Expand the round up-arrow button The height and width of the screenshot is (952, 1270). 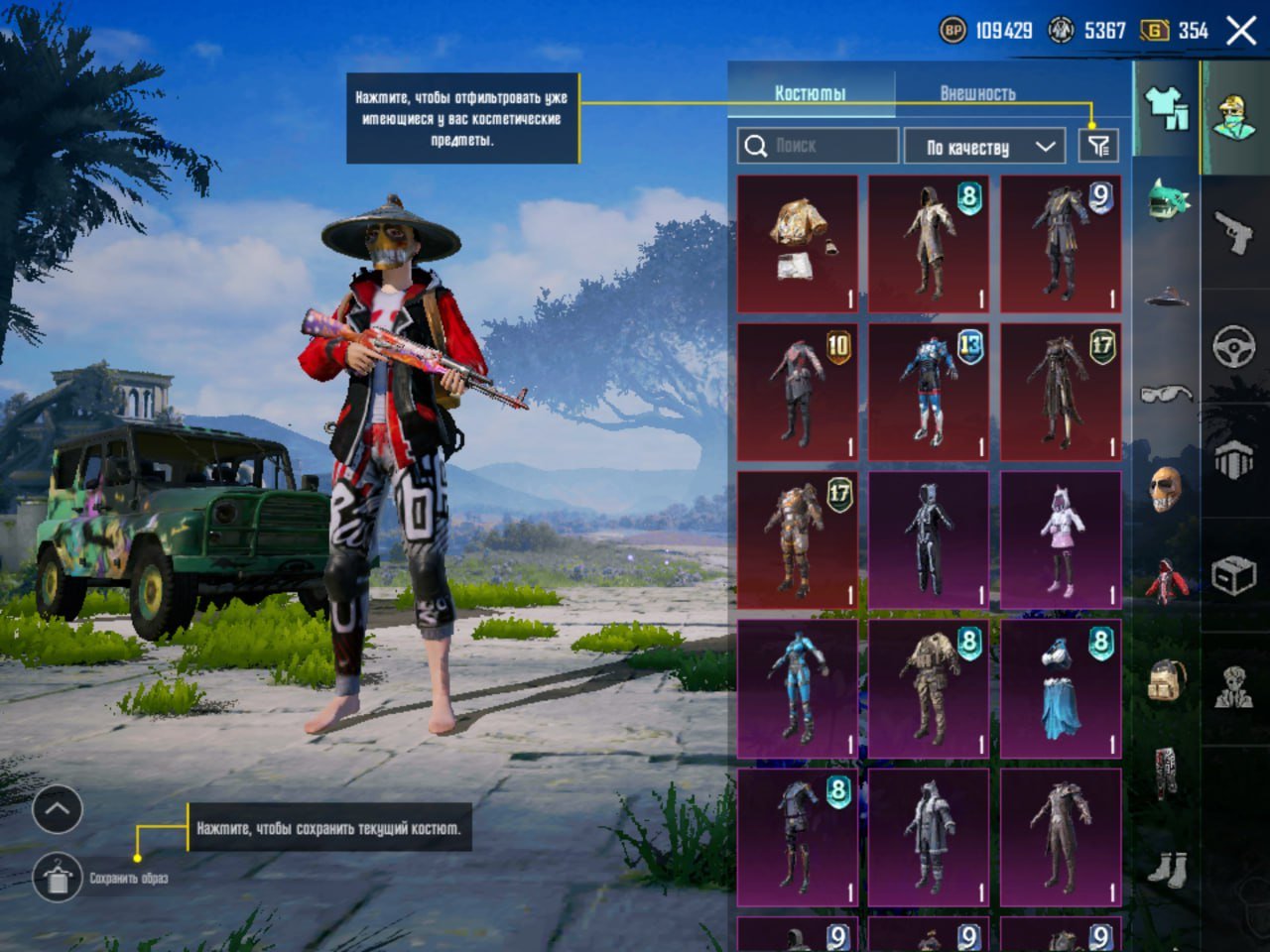coord(57,809)
